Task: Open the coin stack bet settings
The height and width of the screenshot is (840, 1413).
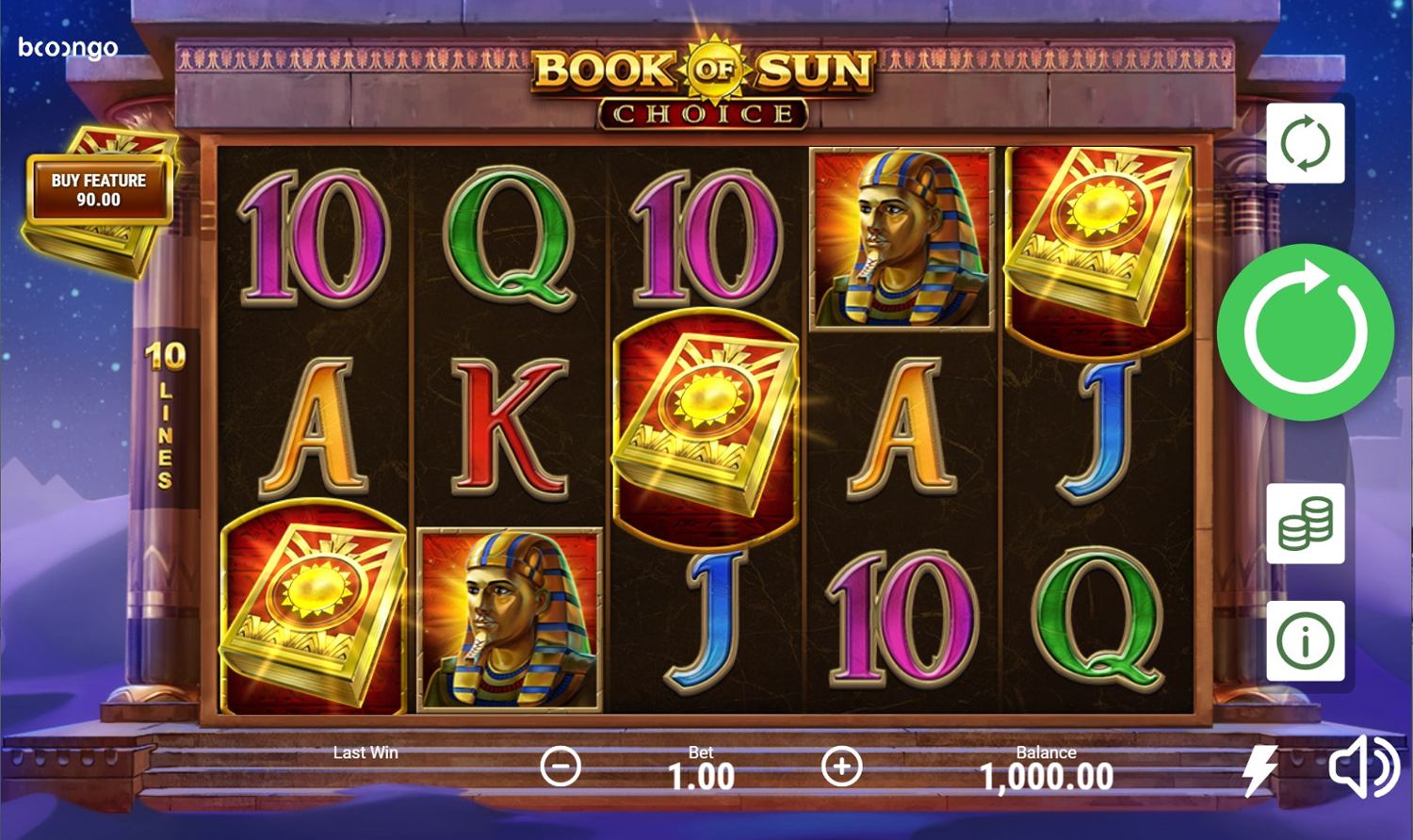Action: click(x=1305, y=524)
